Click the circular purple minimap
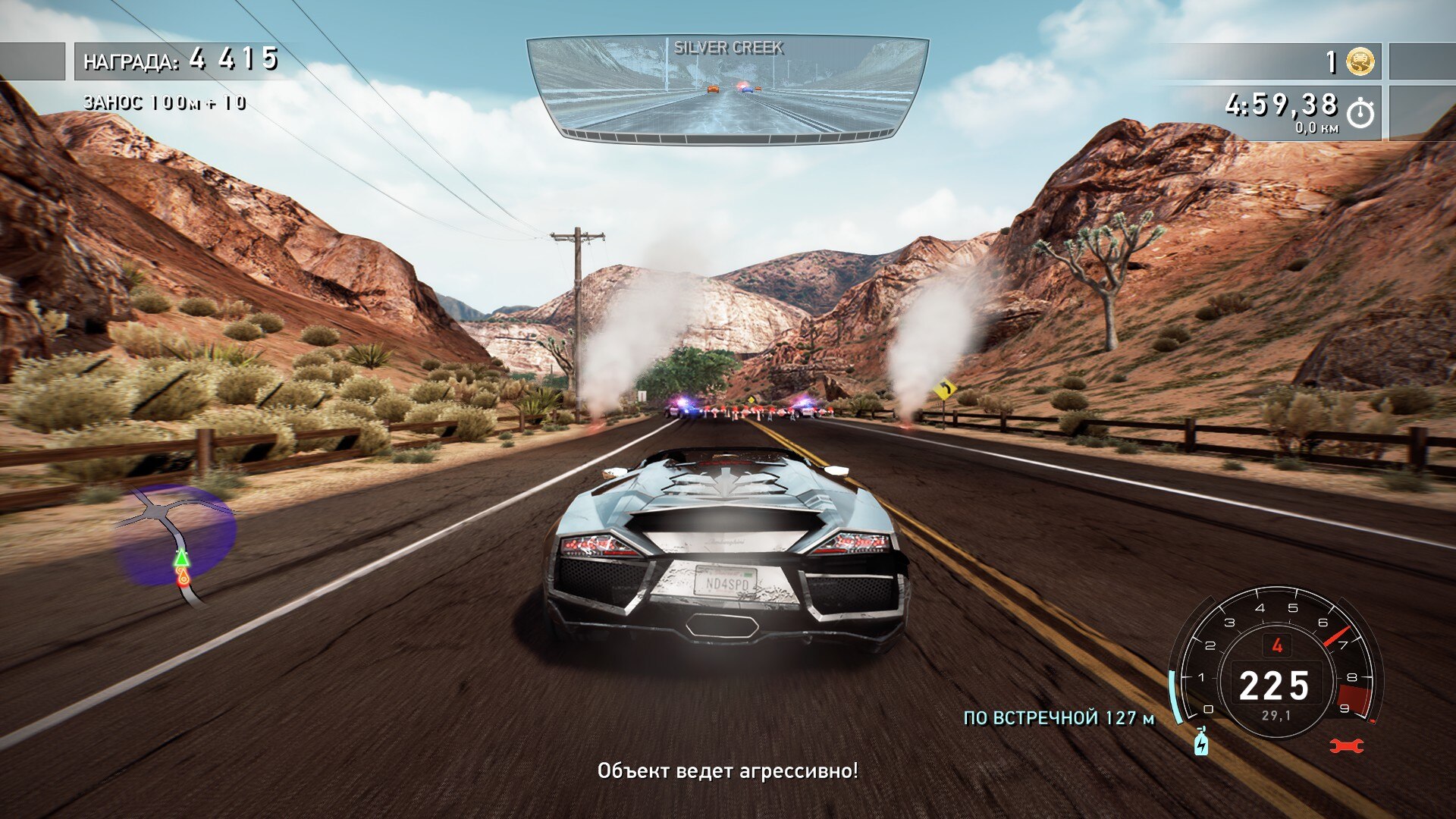Screen dimensions: 1456x819 176,537
